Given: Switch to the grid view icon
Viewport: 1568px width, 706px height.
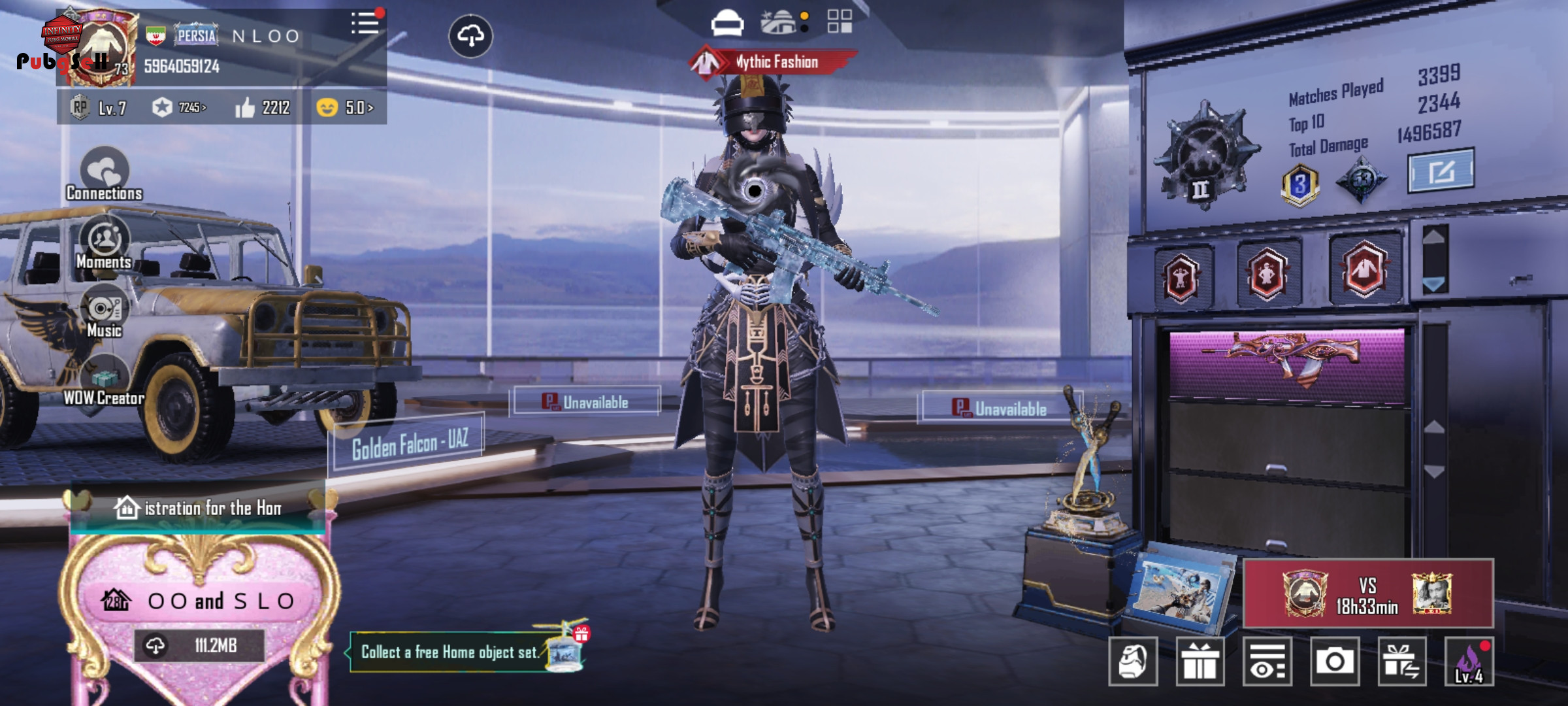Looking at the screenshot, I should [839, 21].
